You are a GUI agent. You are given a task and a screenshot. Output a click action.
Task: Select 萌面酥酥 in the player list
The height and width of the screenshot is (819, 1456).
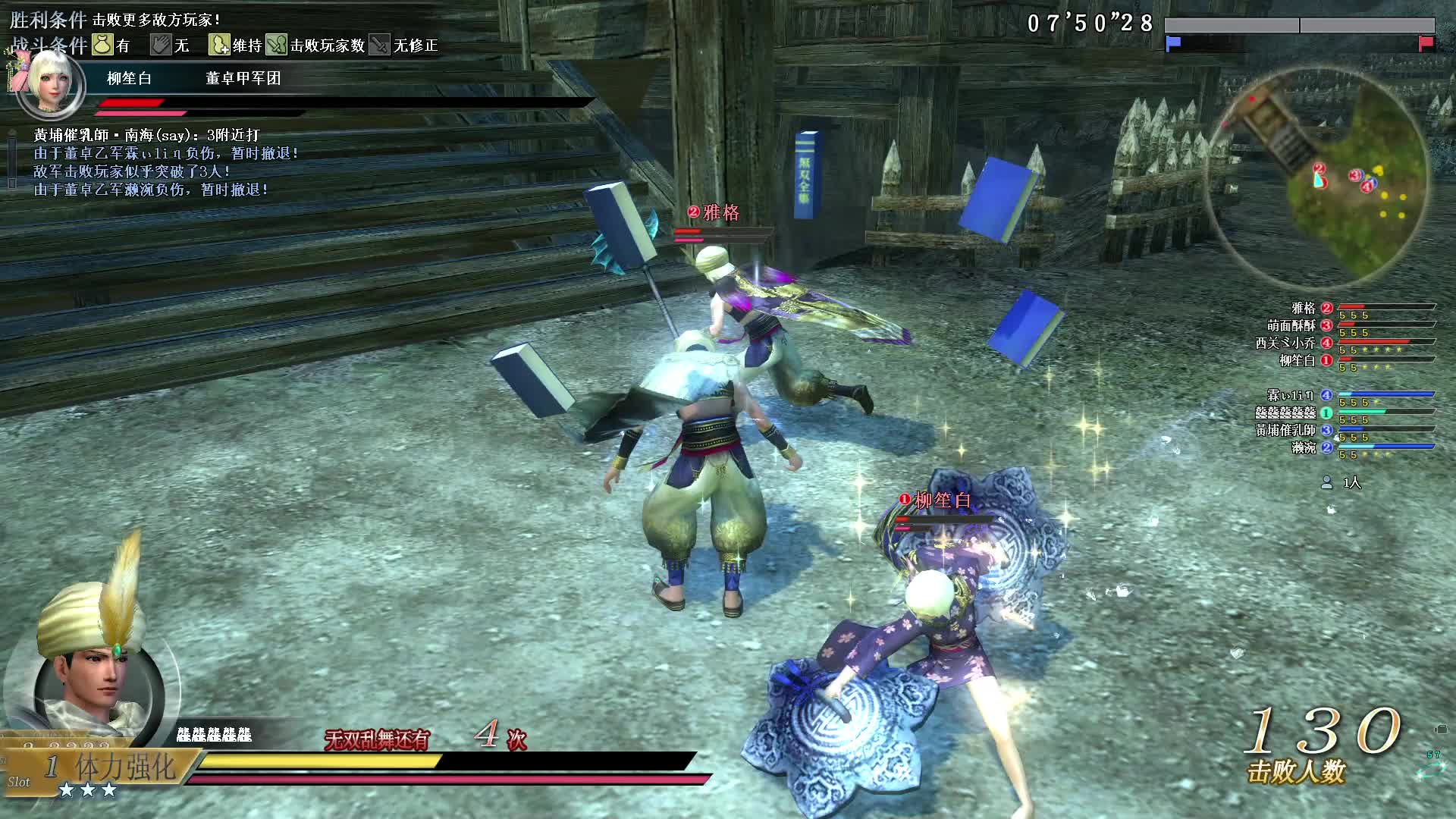click(x=1291, y=325)
